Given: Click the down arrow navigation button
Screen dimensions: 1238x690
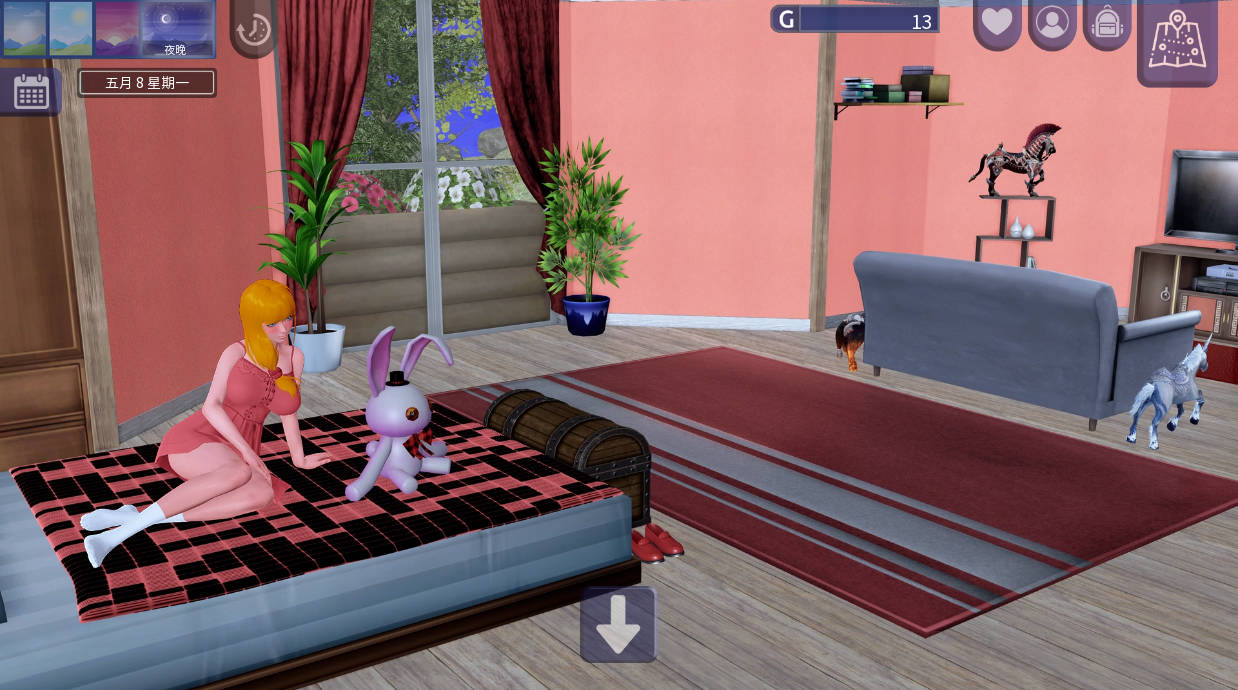Looking at the screenshot, I should coord(618,625).
